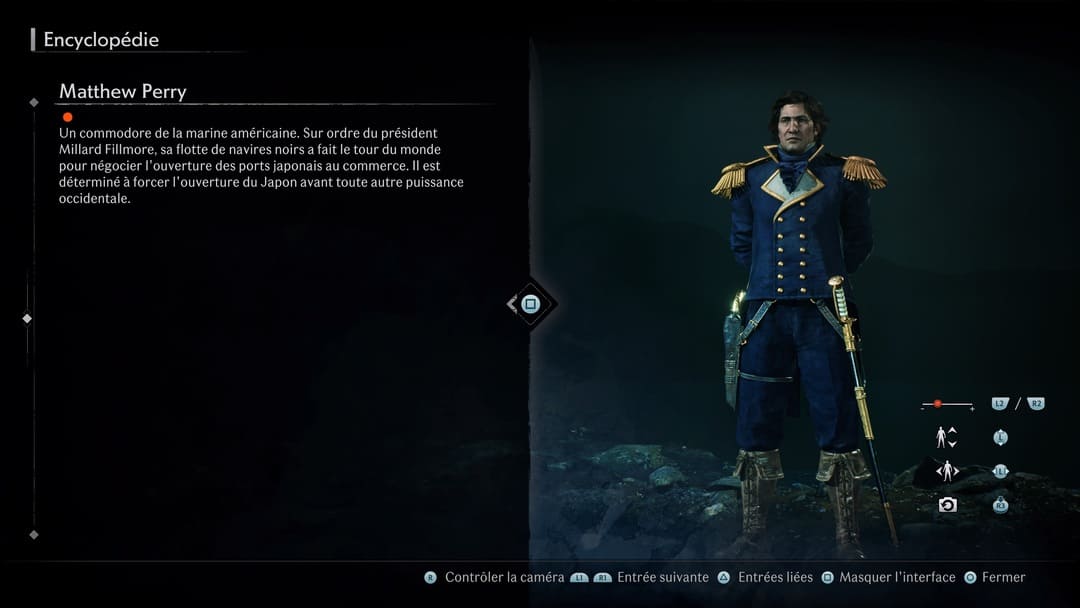
Task: Click the rotate-character left-right figure icon
Action: 946,471
